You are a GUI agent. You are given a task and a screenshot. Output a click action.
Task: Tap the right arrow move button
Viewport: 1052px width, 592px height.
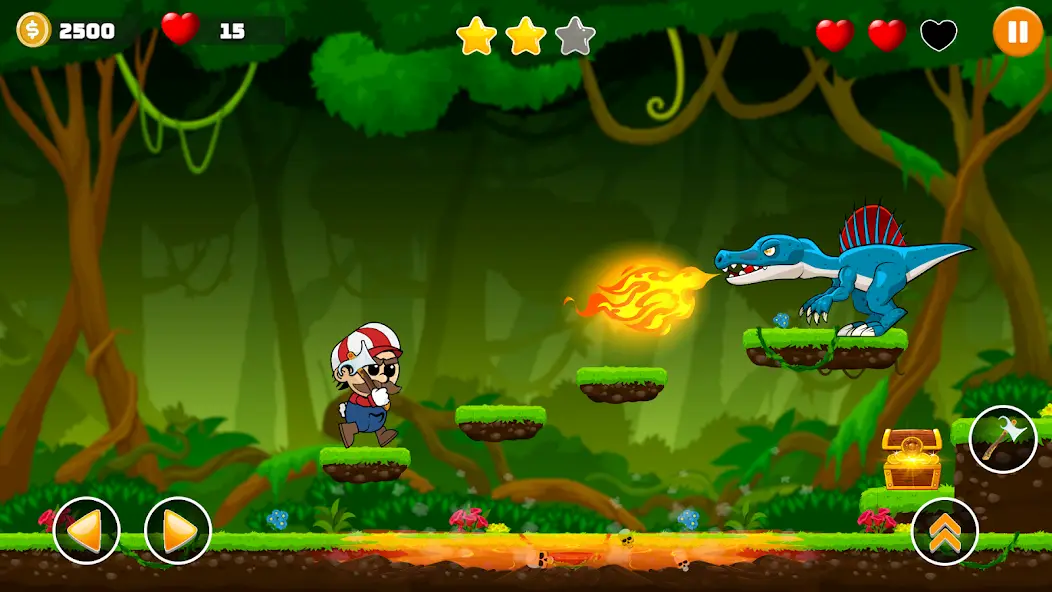pyautogui.click(x=178, y=530)
